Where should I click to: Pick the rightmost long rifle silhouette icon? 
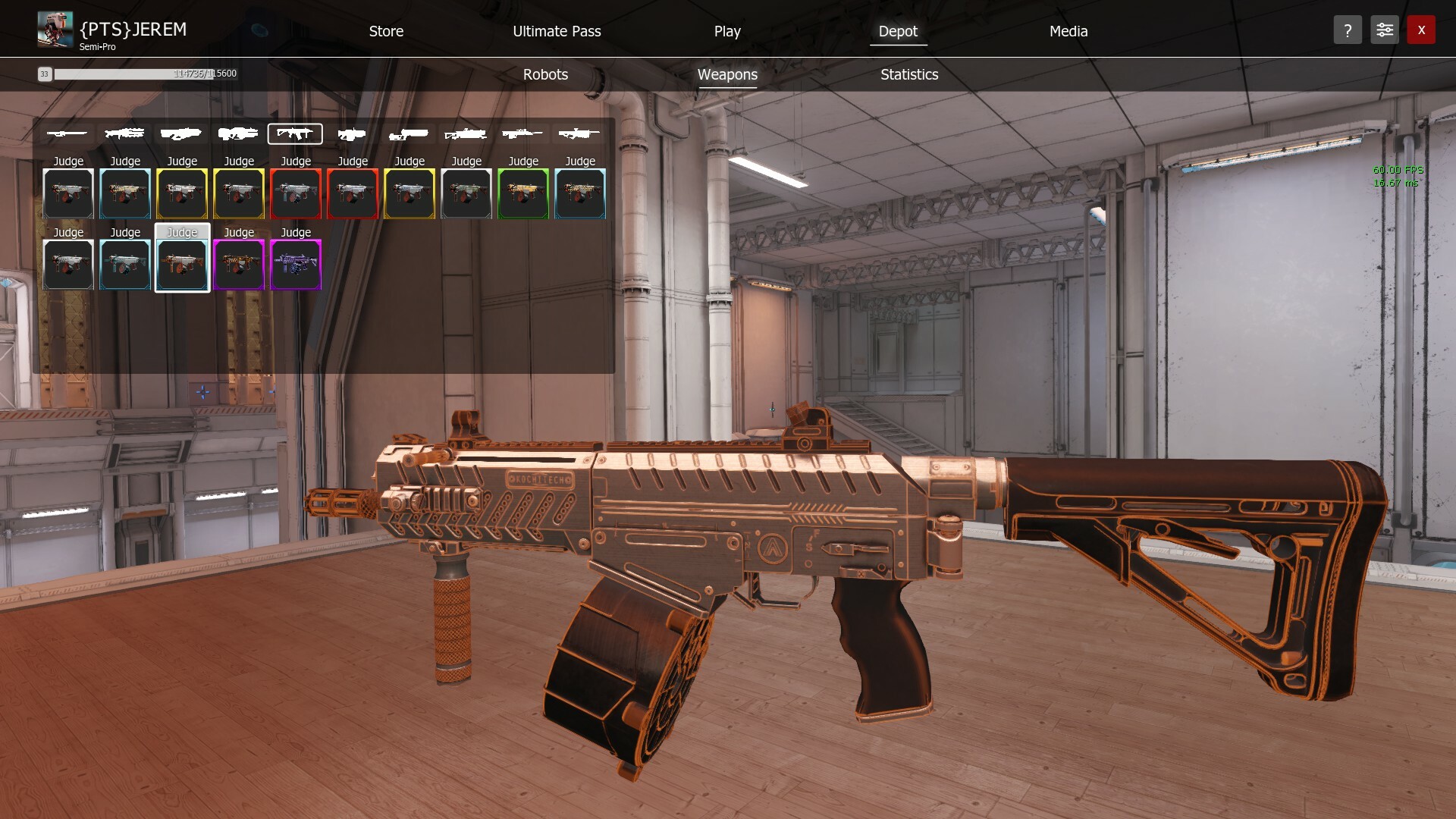[x=580, y=133]
